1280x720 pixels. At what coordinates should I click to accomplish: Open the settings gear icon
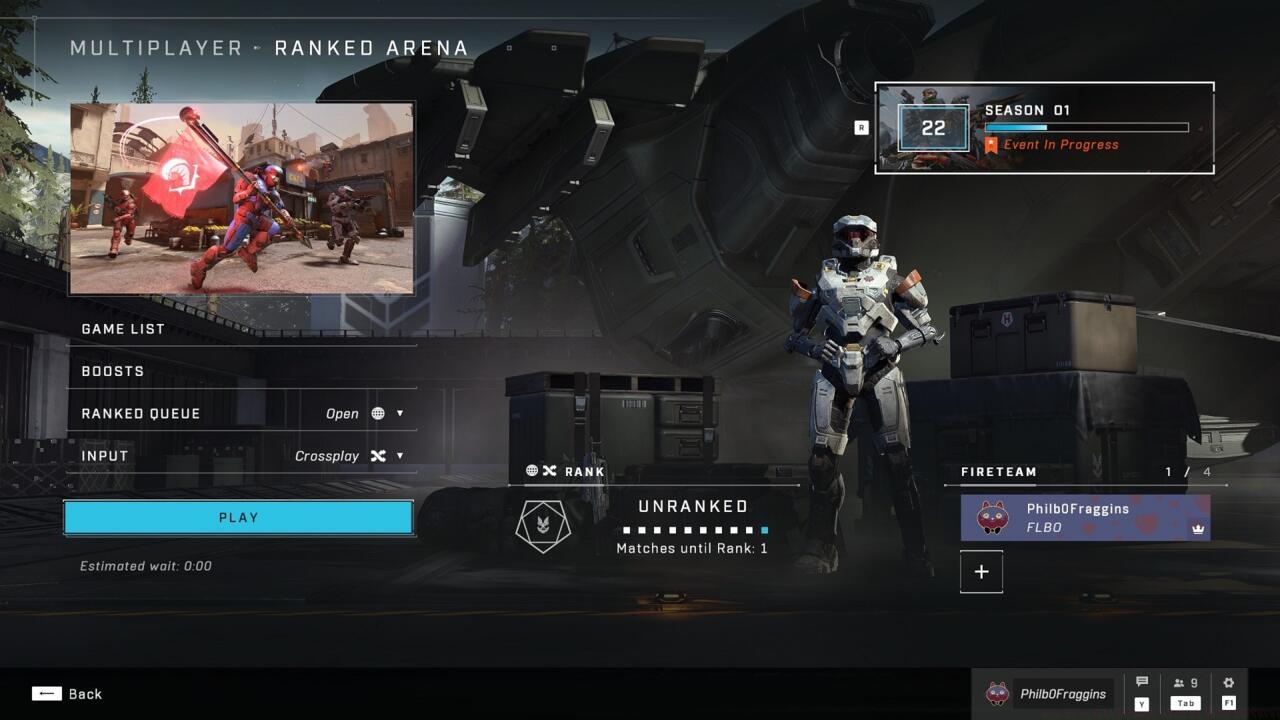(x=1228, y=682)
